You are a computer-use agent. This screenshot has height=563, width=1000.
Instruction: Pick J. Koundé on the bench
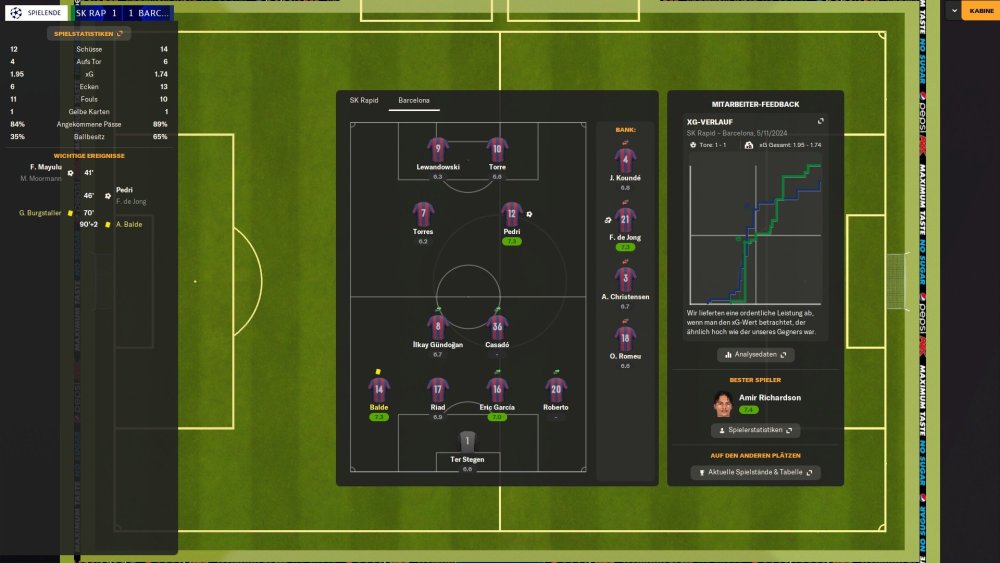pyautogui.click(x=625, y=162)
